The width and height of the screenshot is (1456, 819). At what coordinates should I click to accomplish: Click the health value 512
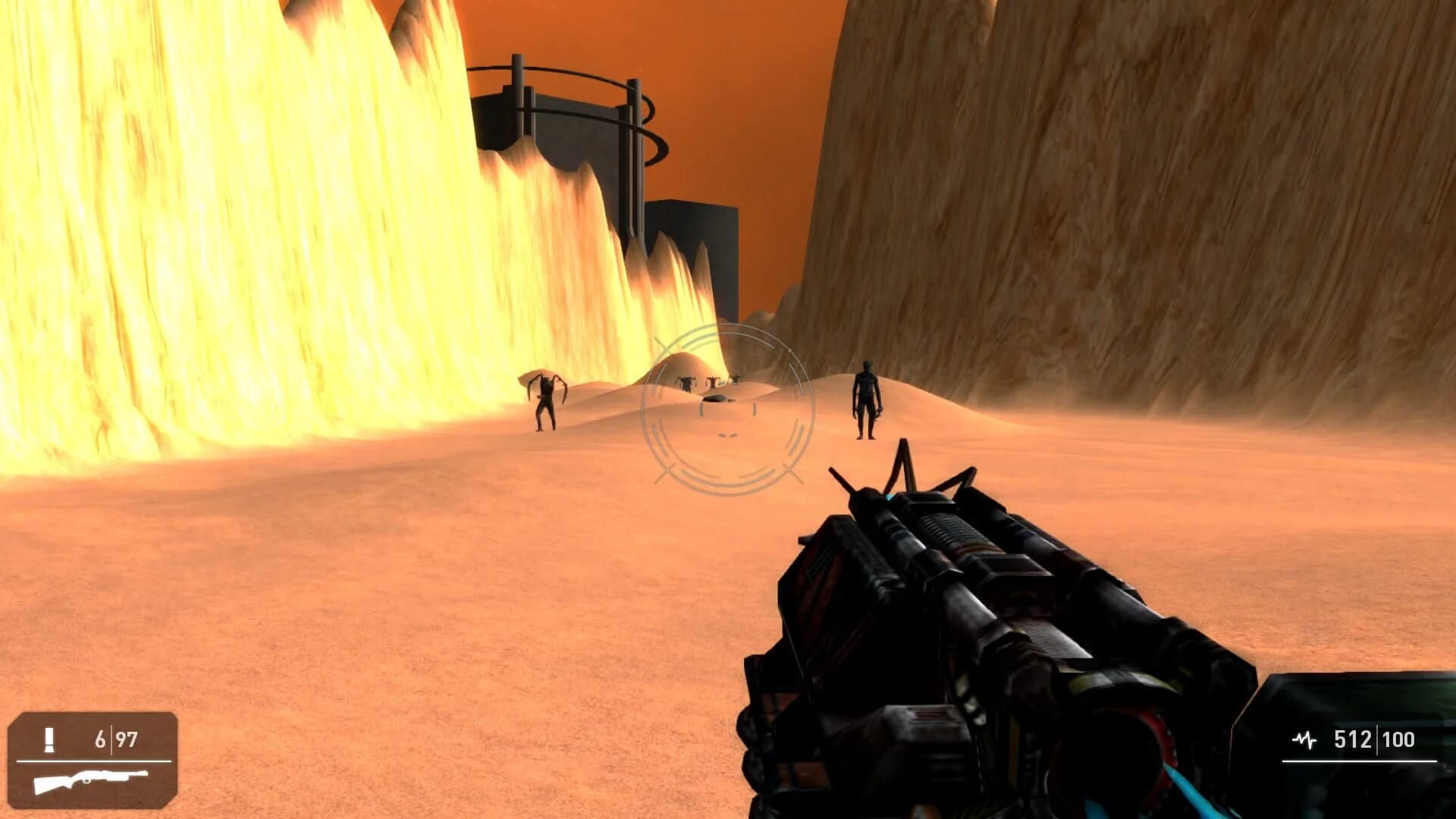[x=1354, y=739]
